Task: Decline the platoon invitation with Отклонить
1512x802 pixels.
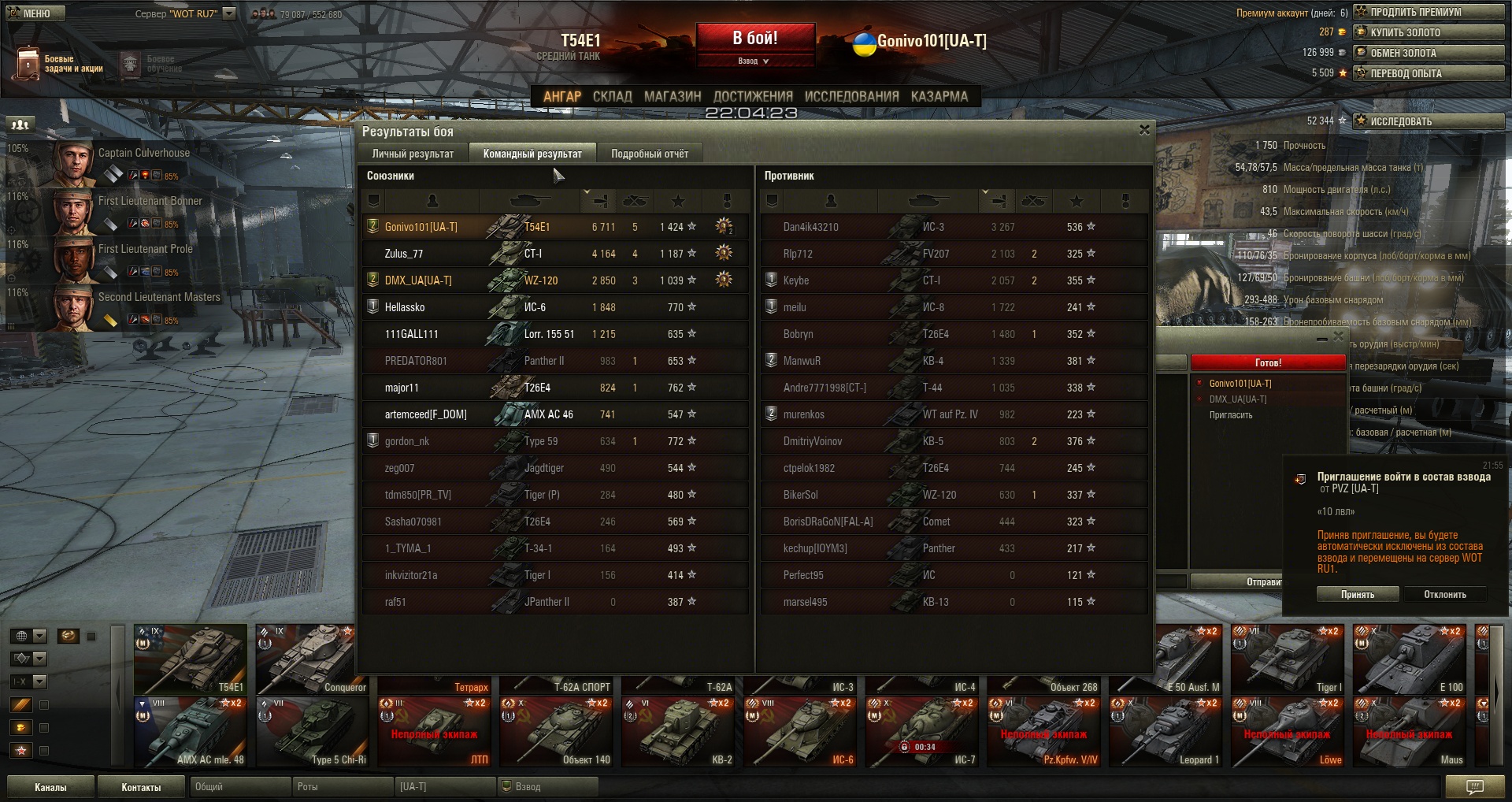Action: point(1444,595)
